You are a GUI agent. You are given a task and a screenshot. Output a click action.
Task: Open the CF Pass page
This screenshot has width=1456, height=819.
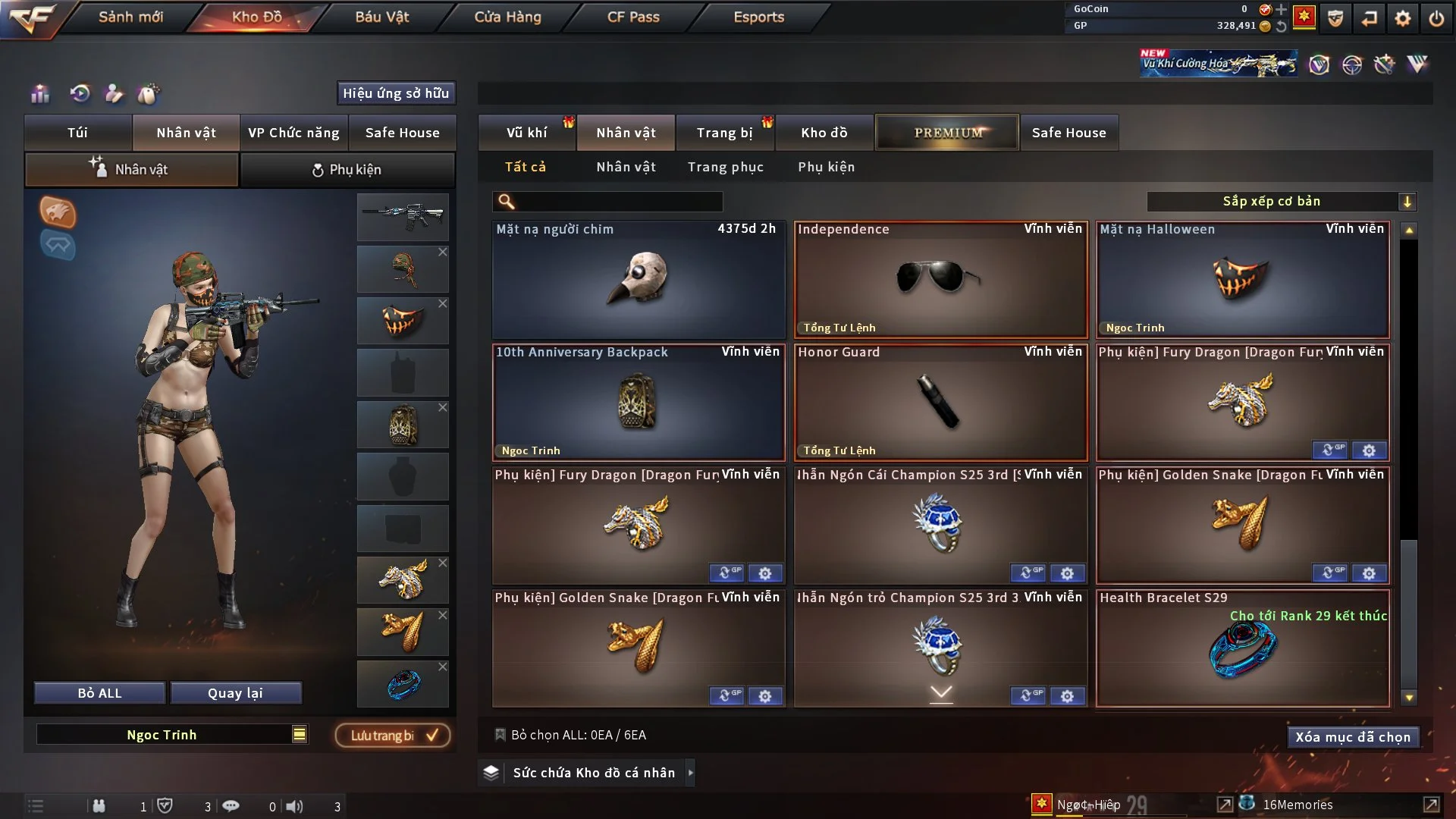tap(633, 17)
